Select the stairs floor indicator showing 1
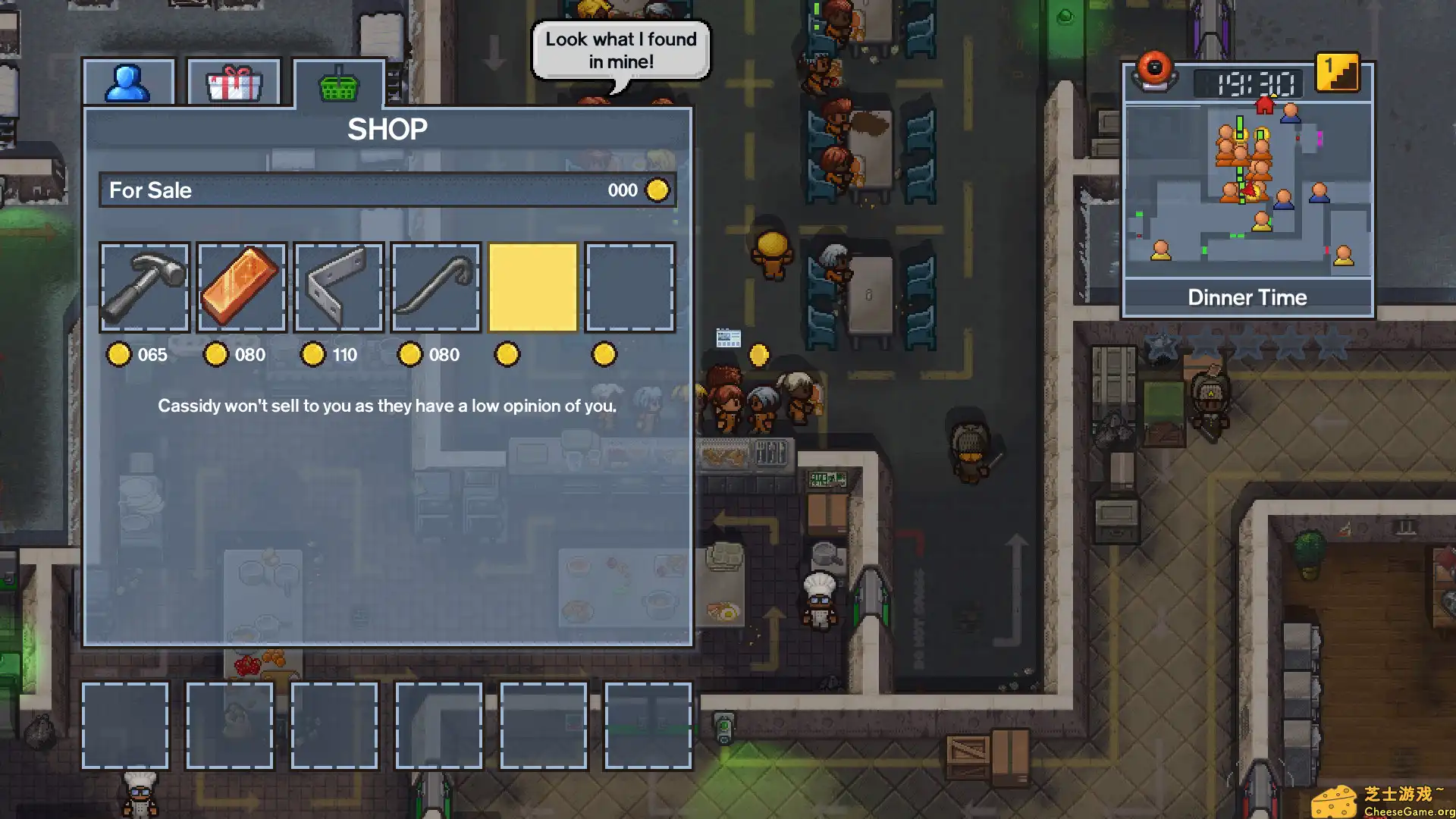 1339,78
